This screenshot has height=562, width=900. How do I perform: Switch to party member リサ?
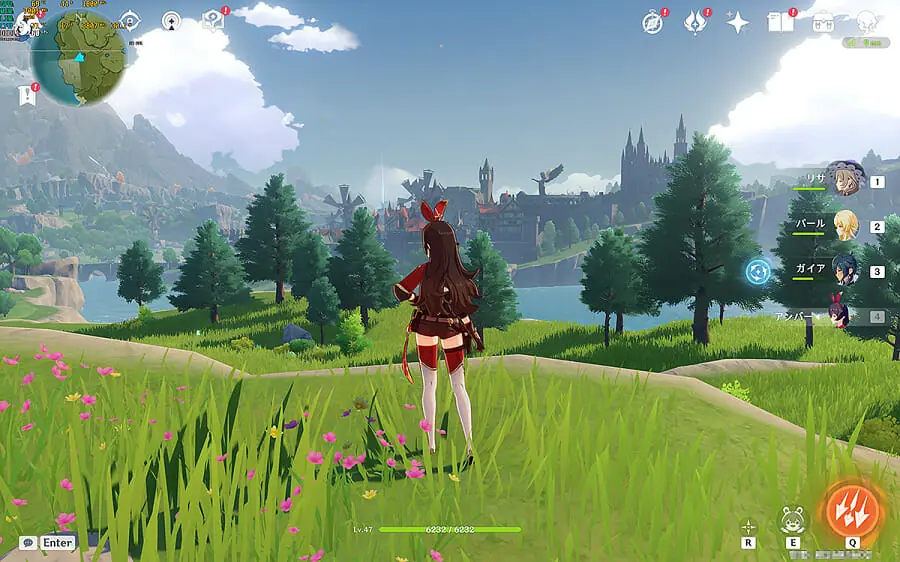(846, 180)
